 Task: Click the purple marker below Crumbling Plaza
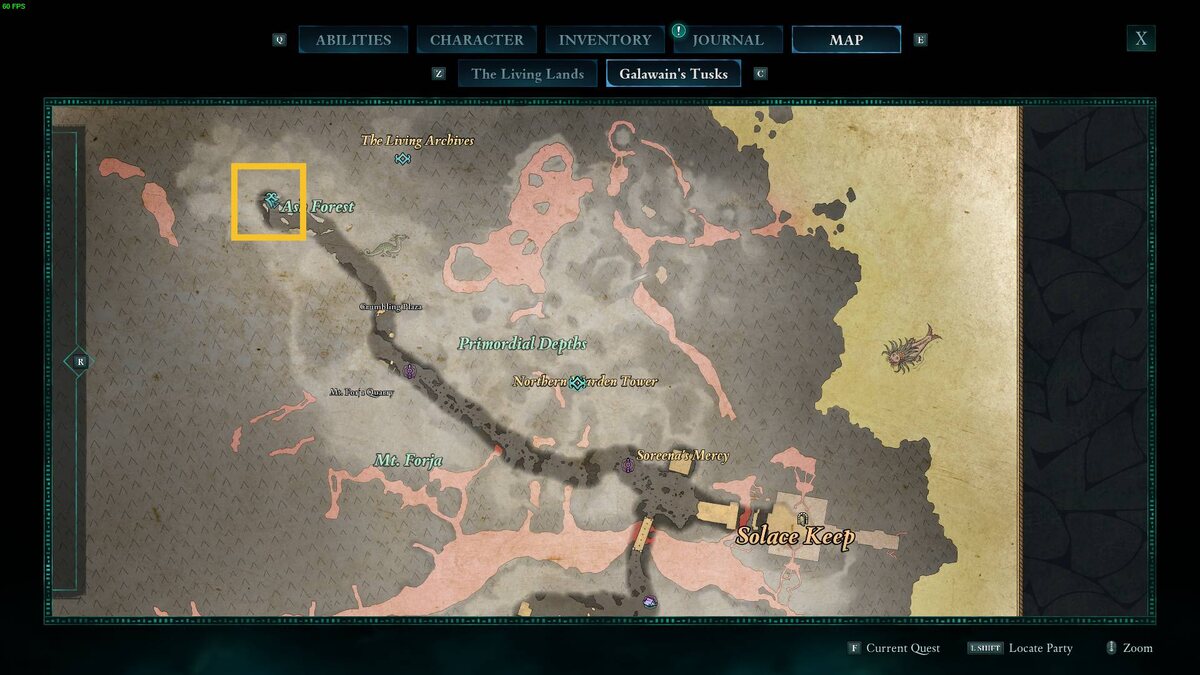[x=410, y=371]
